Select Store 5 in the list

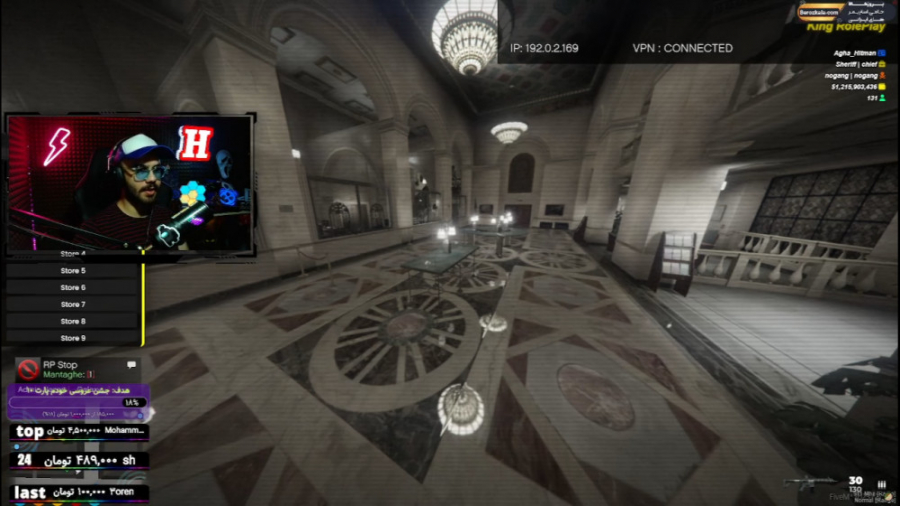pos(72,271)
